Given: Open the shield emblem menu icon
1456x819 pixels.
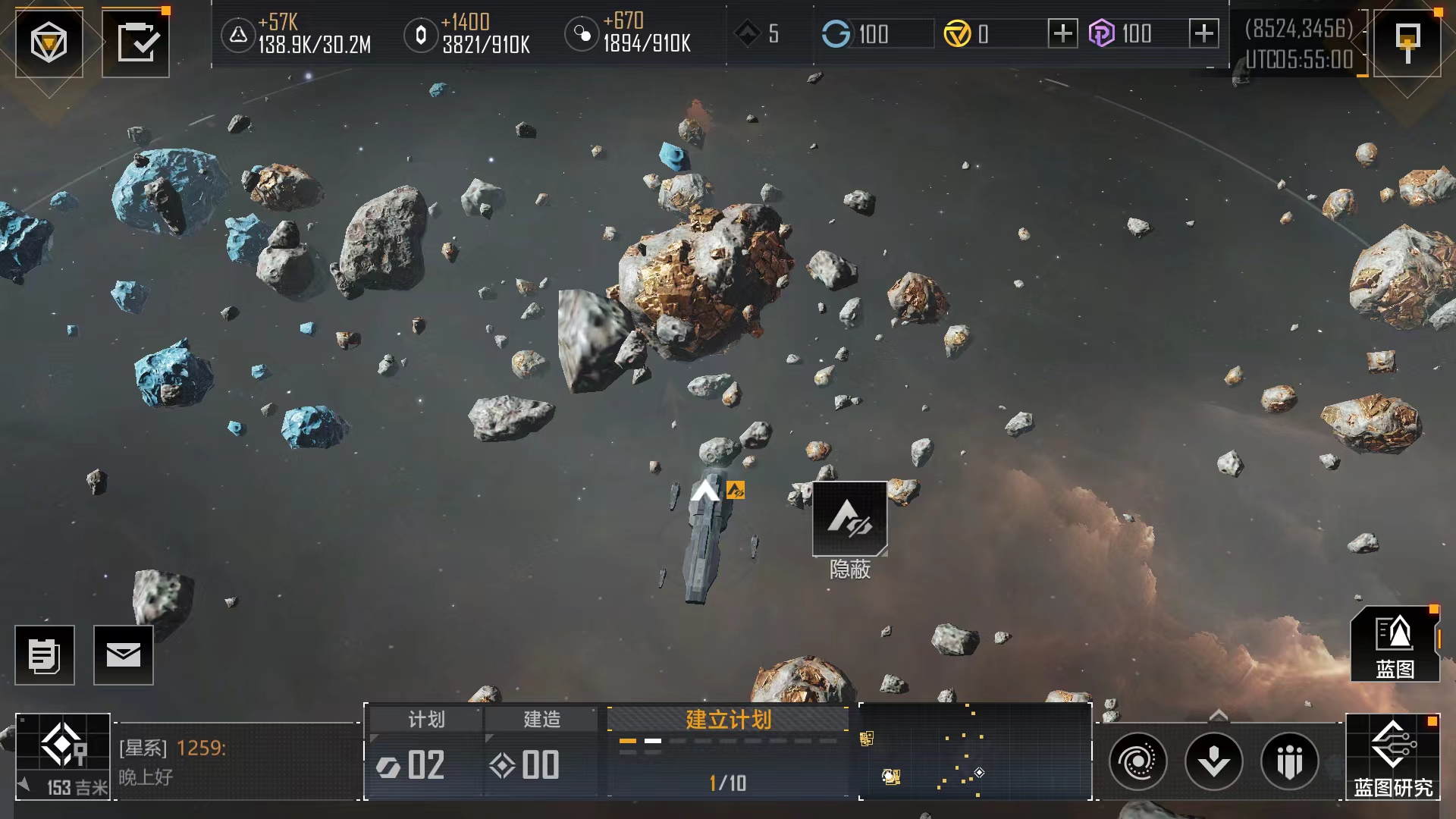Looking at the screenshot, I should click(x=49, y=42).
